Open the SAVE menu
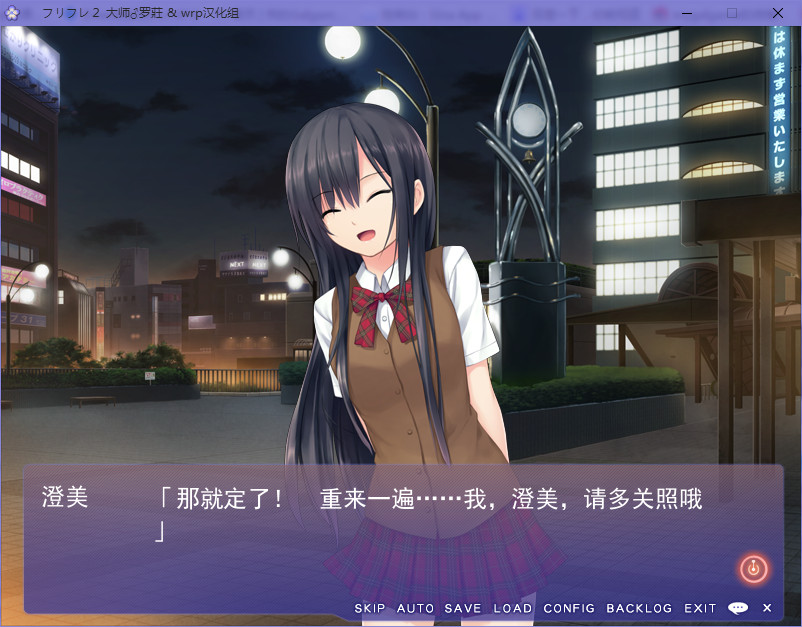802x627 pixels. click(463, 608)
